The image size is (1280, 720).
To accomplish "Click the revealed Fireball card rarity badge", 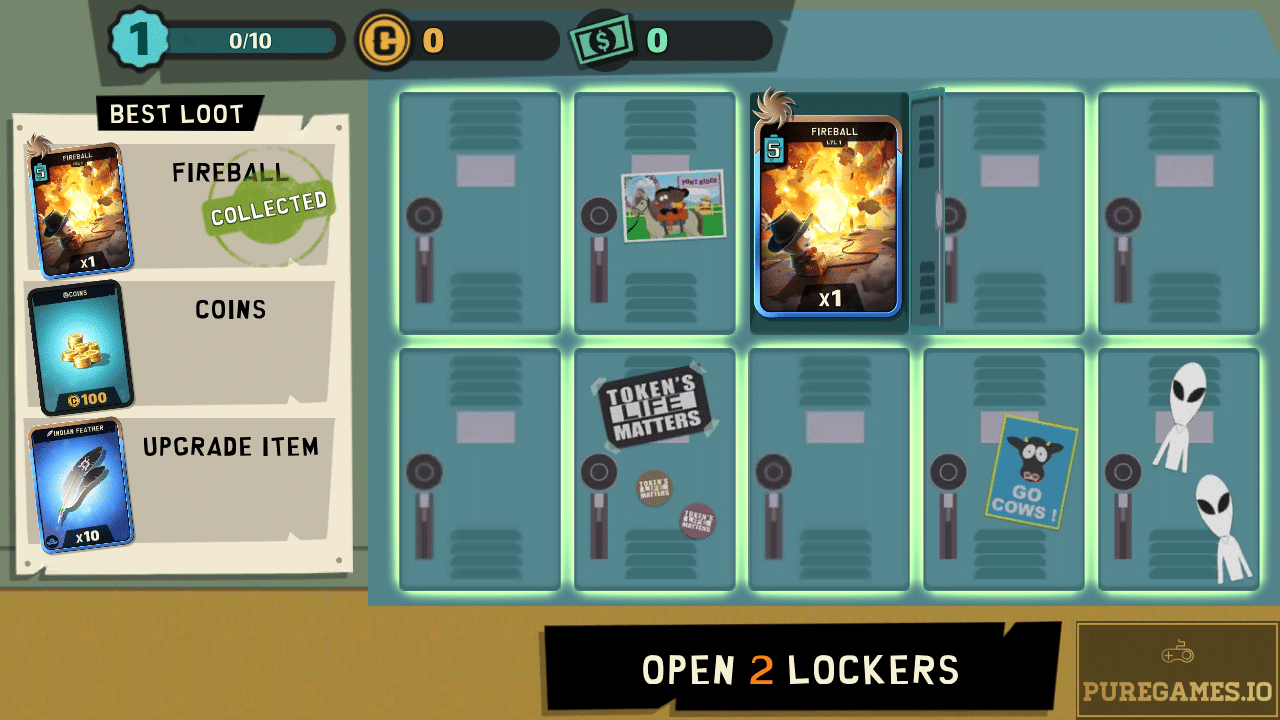I will point(775,152).
